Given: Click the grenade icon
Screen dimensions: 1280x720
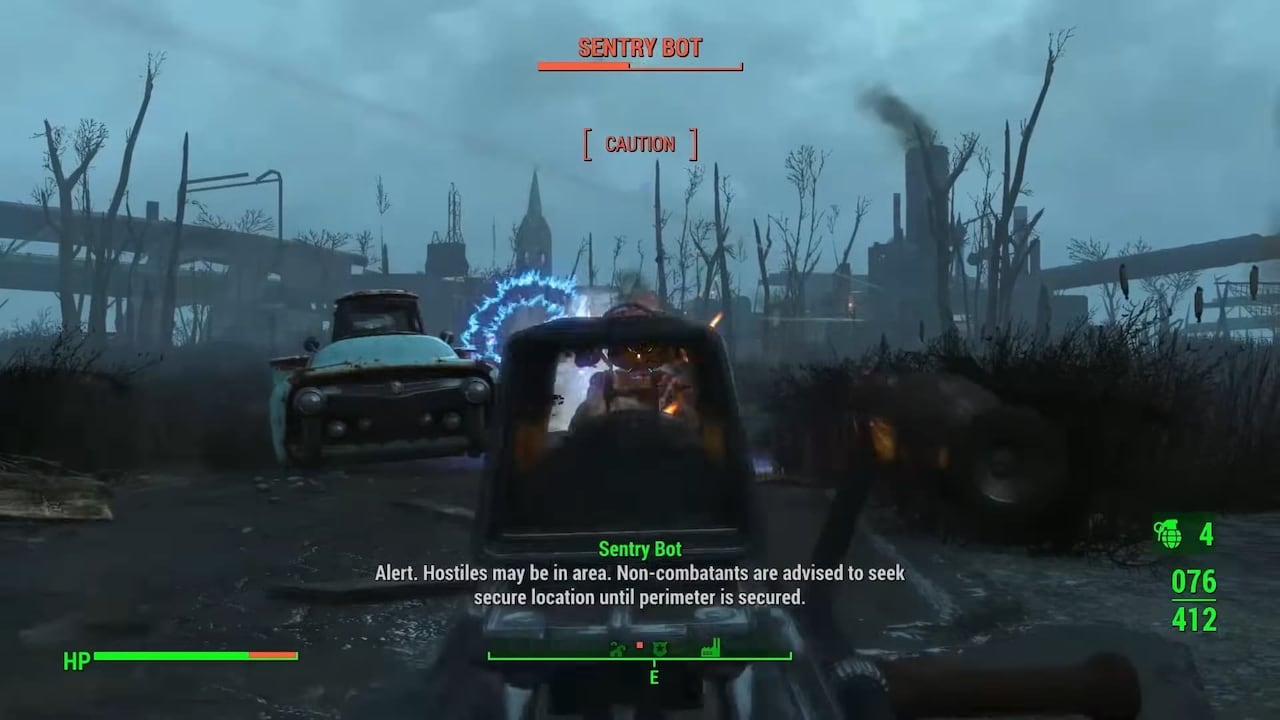Looking at the screenshot, I should (1168, 533).
